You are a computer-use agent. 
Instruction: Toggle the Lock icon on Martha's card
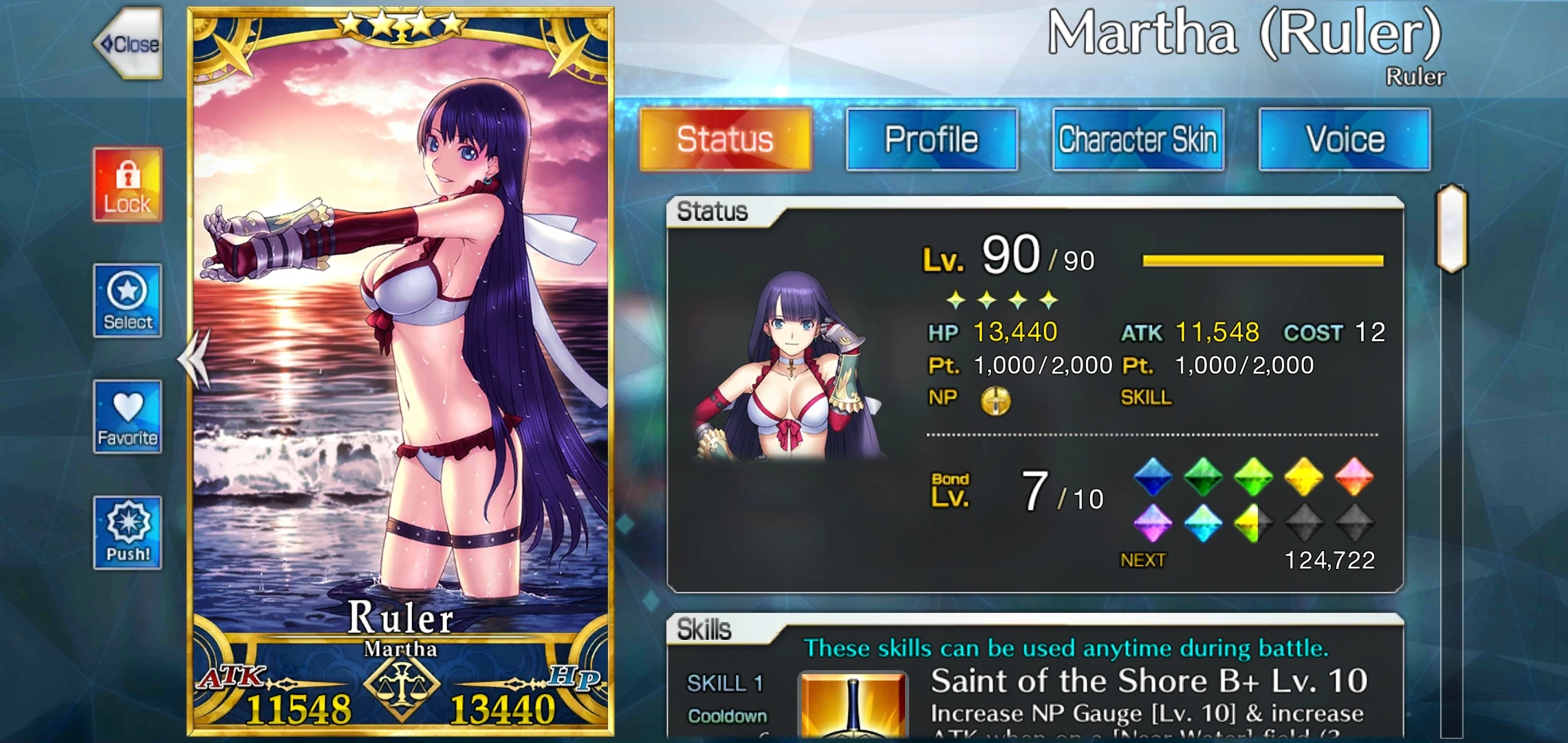click(127, 186)
